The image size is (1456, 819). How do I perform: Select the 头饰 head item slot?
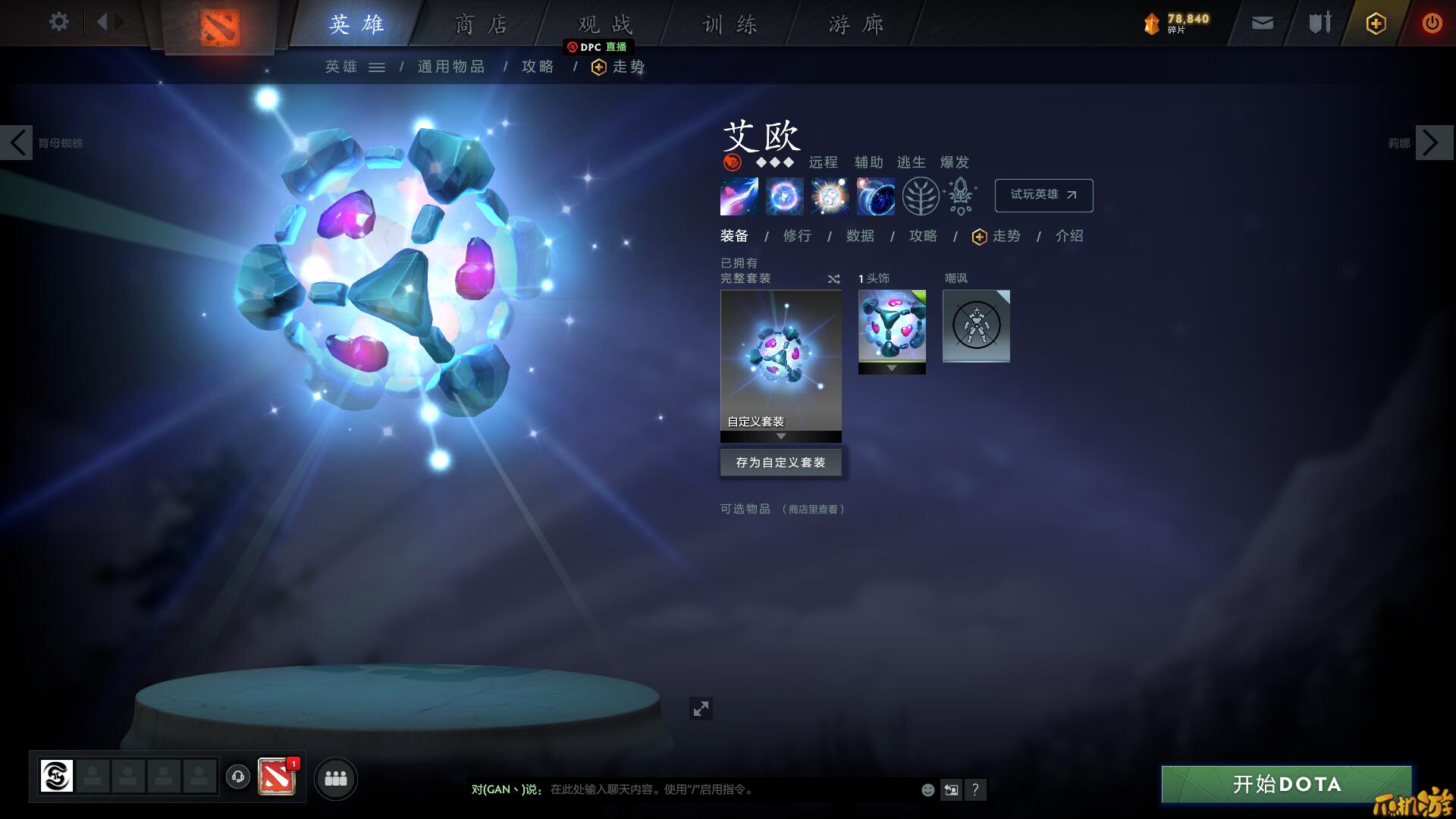click(892, 326)
